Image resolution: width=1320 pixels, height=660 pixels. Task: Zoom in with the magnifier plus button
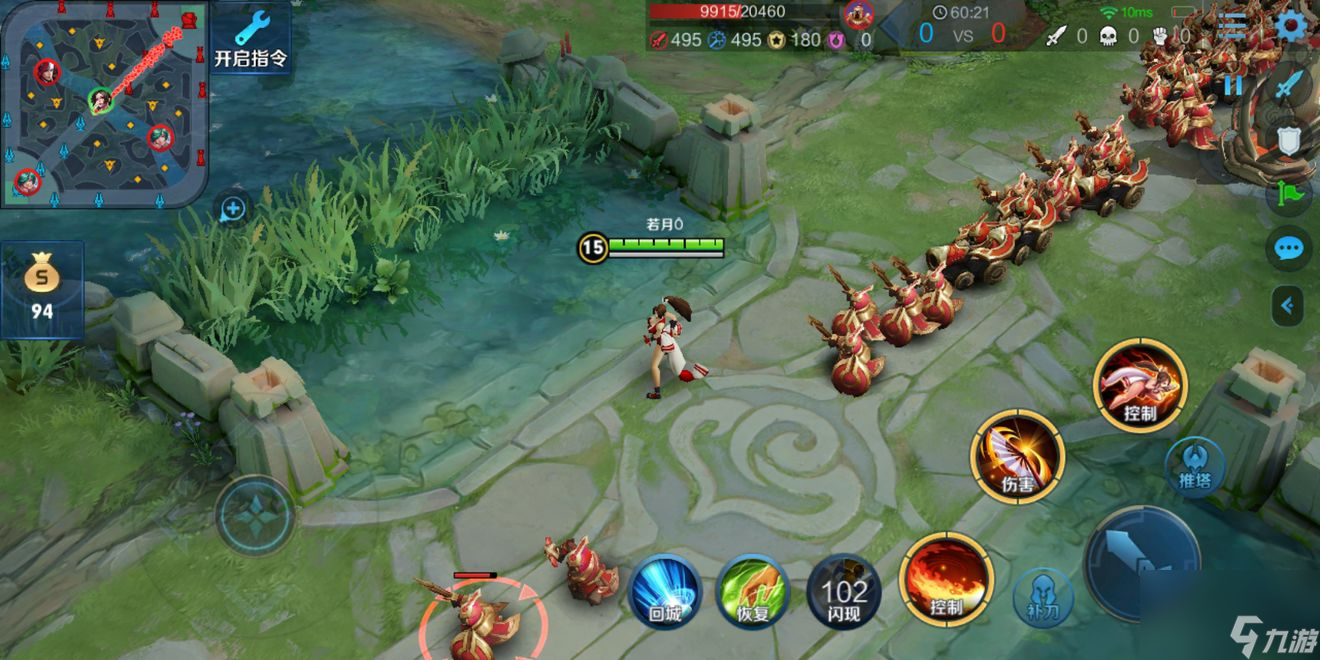tap(232, 209)
